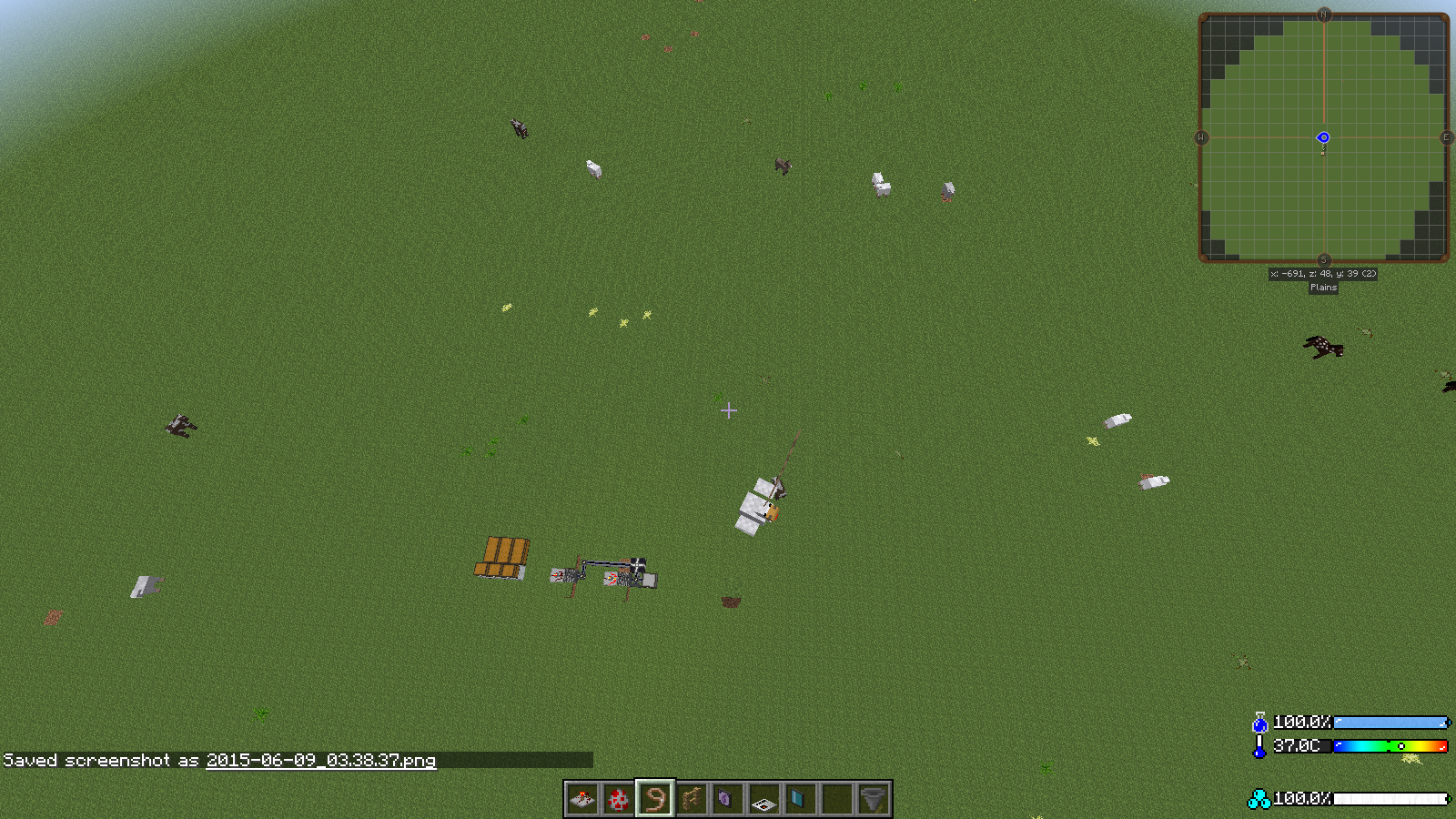Click the minimap's South compass marker
1456x819 pixels.
click(1324, 260)
